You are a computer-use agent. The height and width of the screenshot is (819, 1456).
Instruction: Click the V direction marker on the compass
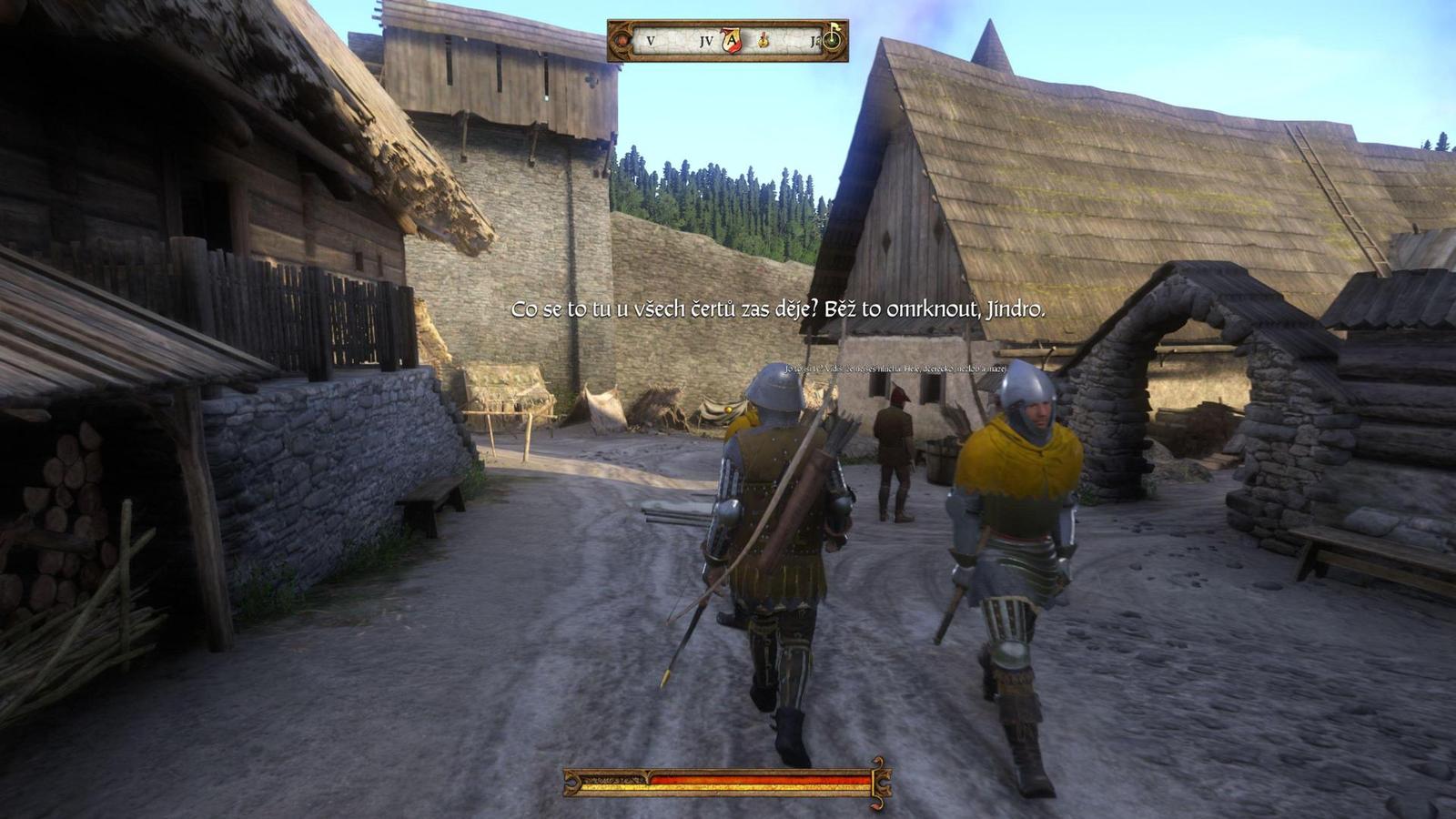(651, 40)
